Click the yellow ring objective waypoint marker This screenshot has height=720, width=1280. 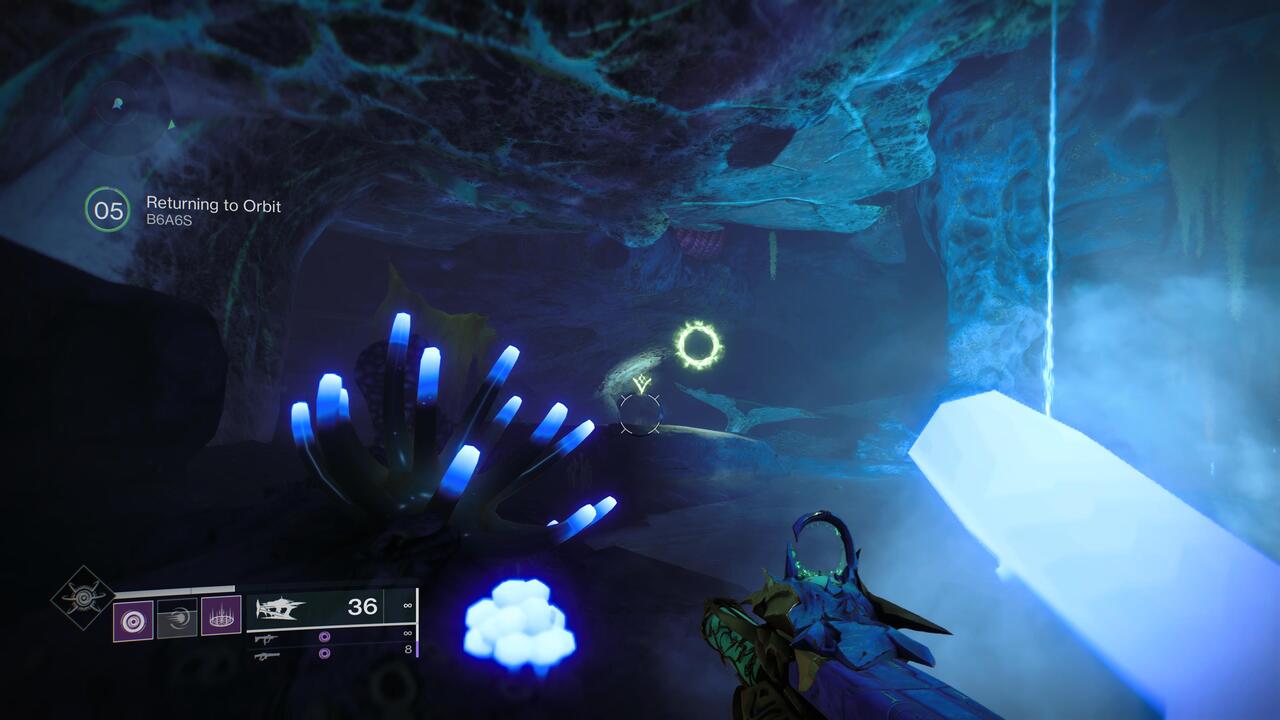(698, 345)
